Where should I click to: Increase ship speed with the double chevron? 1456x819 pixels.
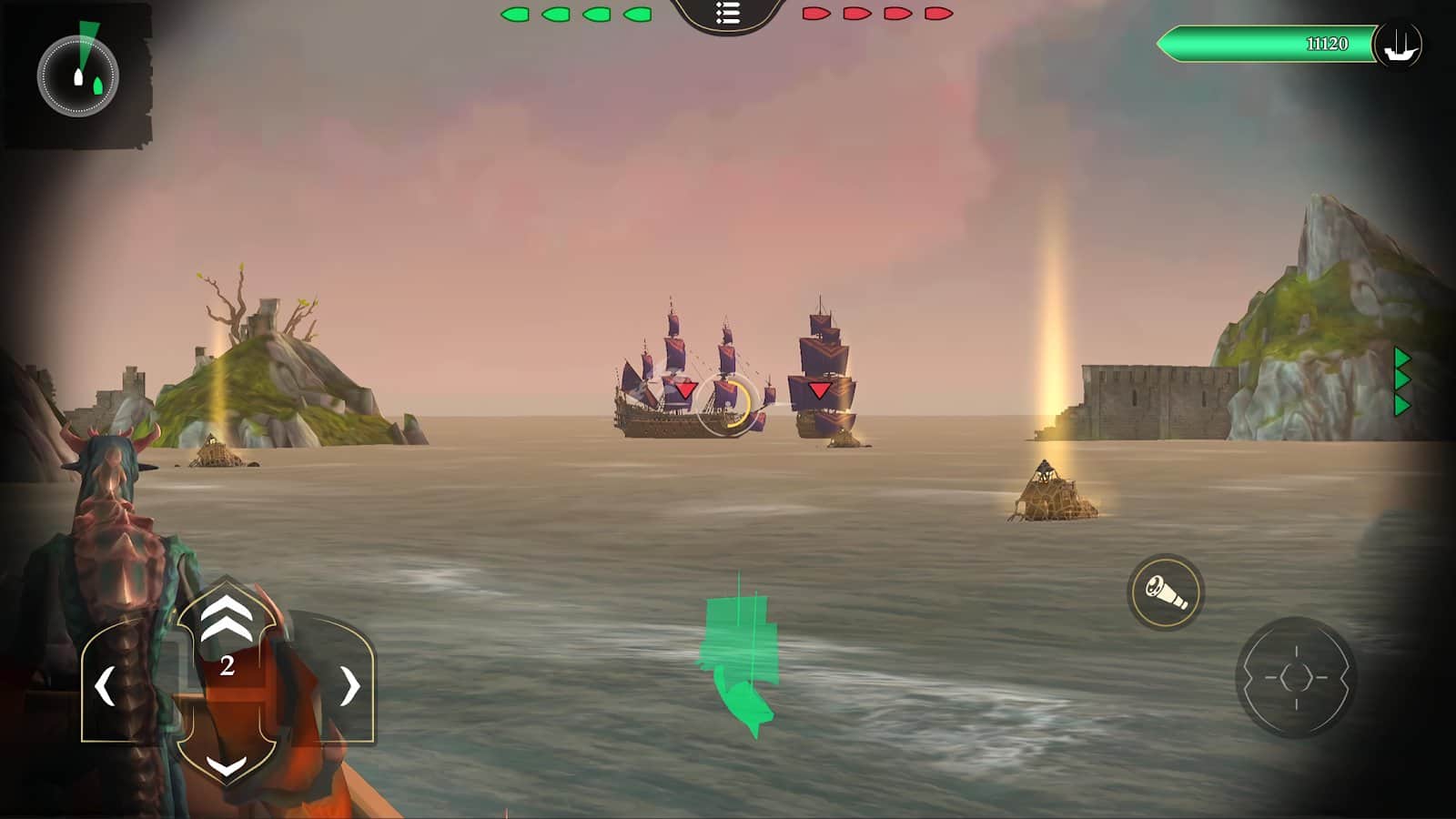226,620
